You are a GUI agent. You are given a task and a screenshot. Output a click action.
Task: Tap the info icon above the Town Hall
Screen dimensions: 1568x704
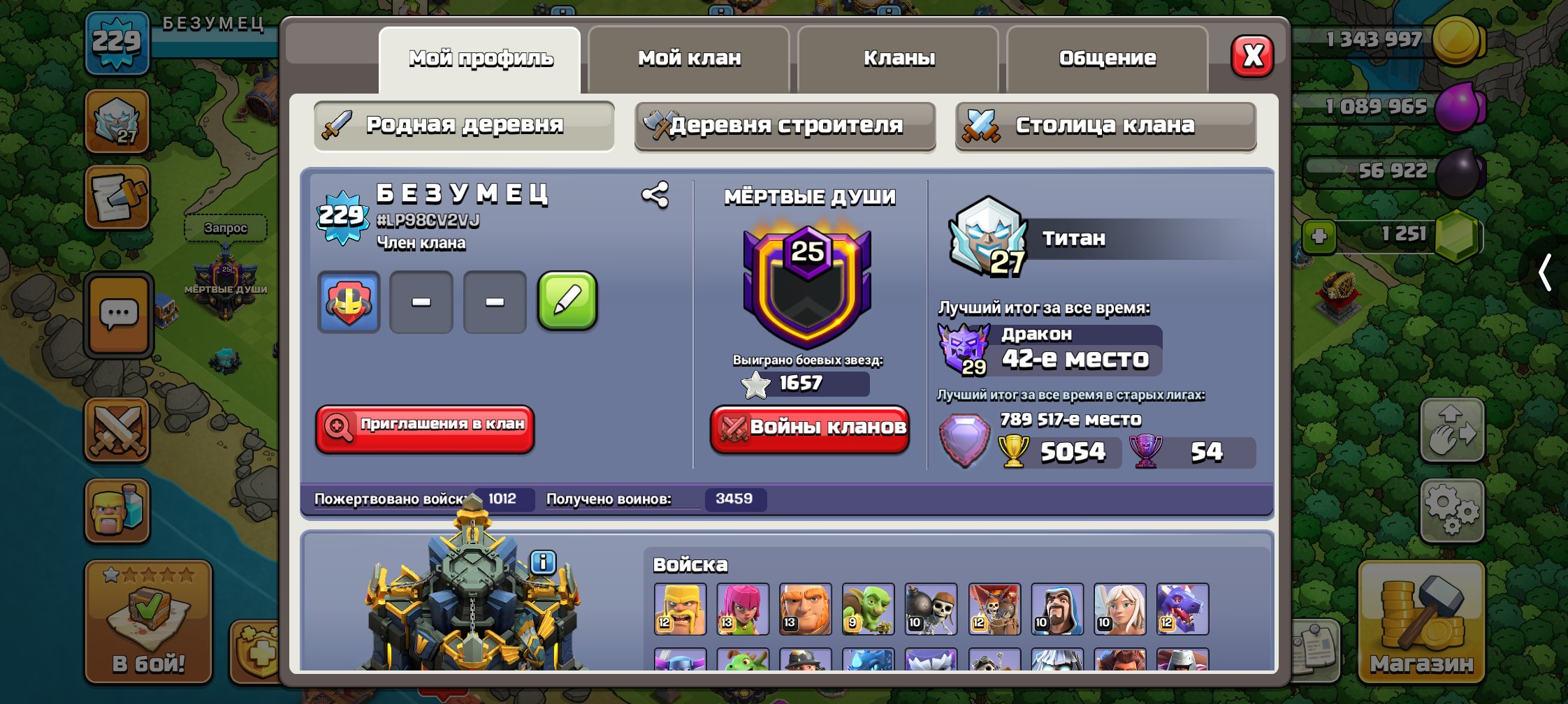(542, 561)
